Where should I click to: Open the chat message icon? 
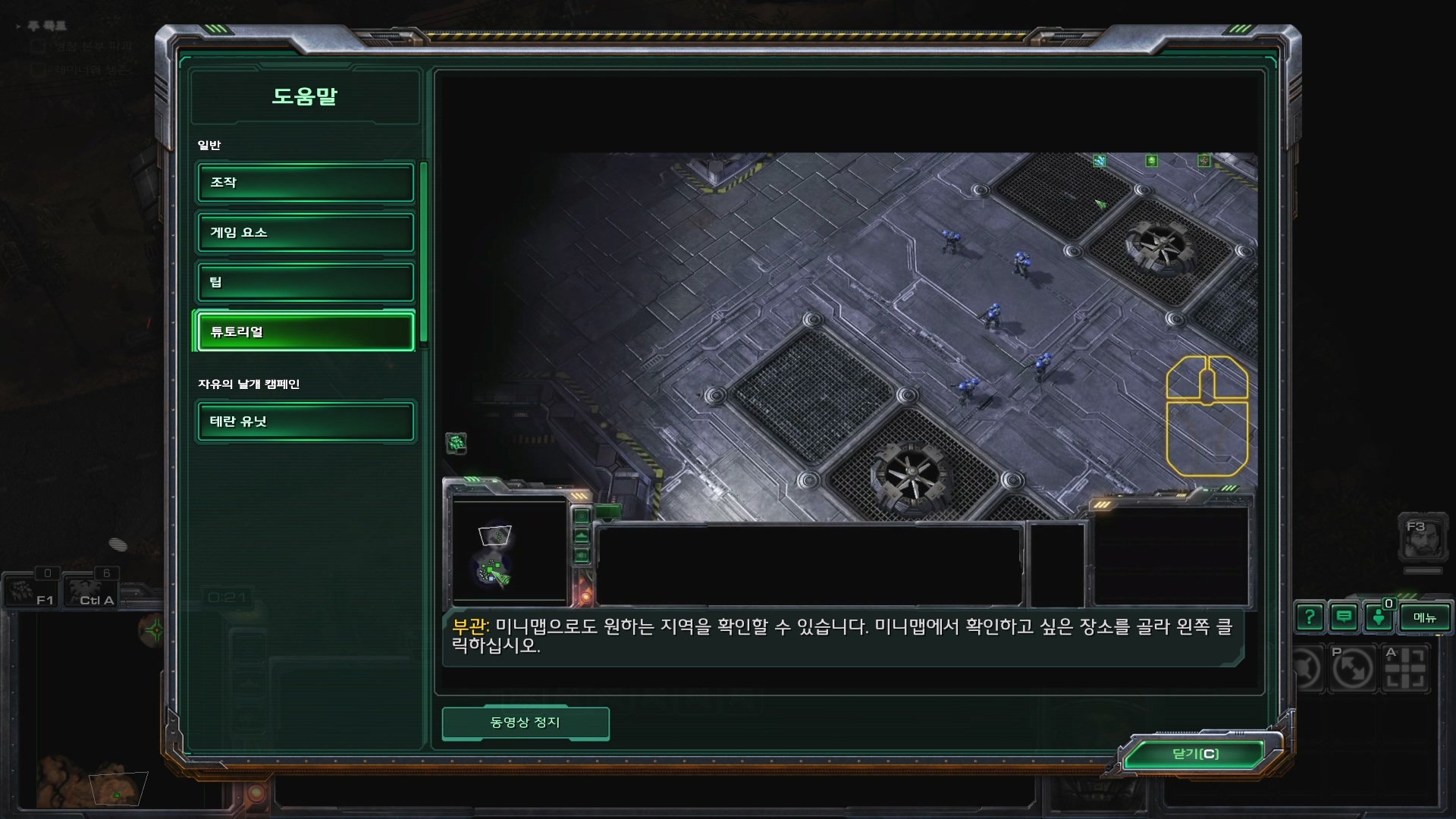(x=1344, y=618)
